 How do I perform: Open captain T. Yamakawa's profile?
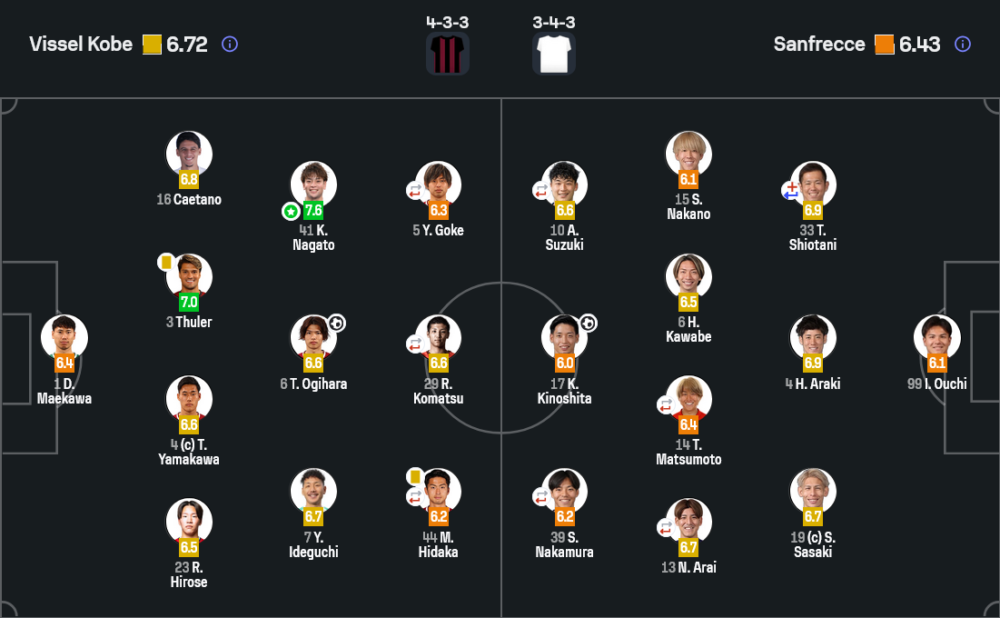(189, 399)
